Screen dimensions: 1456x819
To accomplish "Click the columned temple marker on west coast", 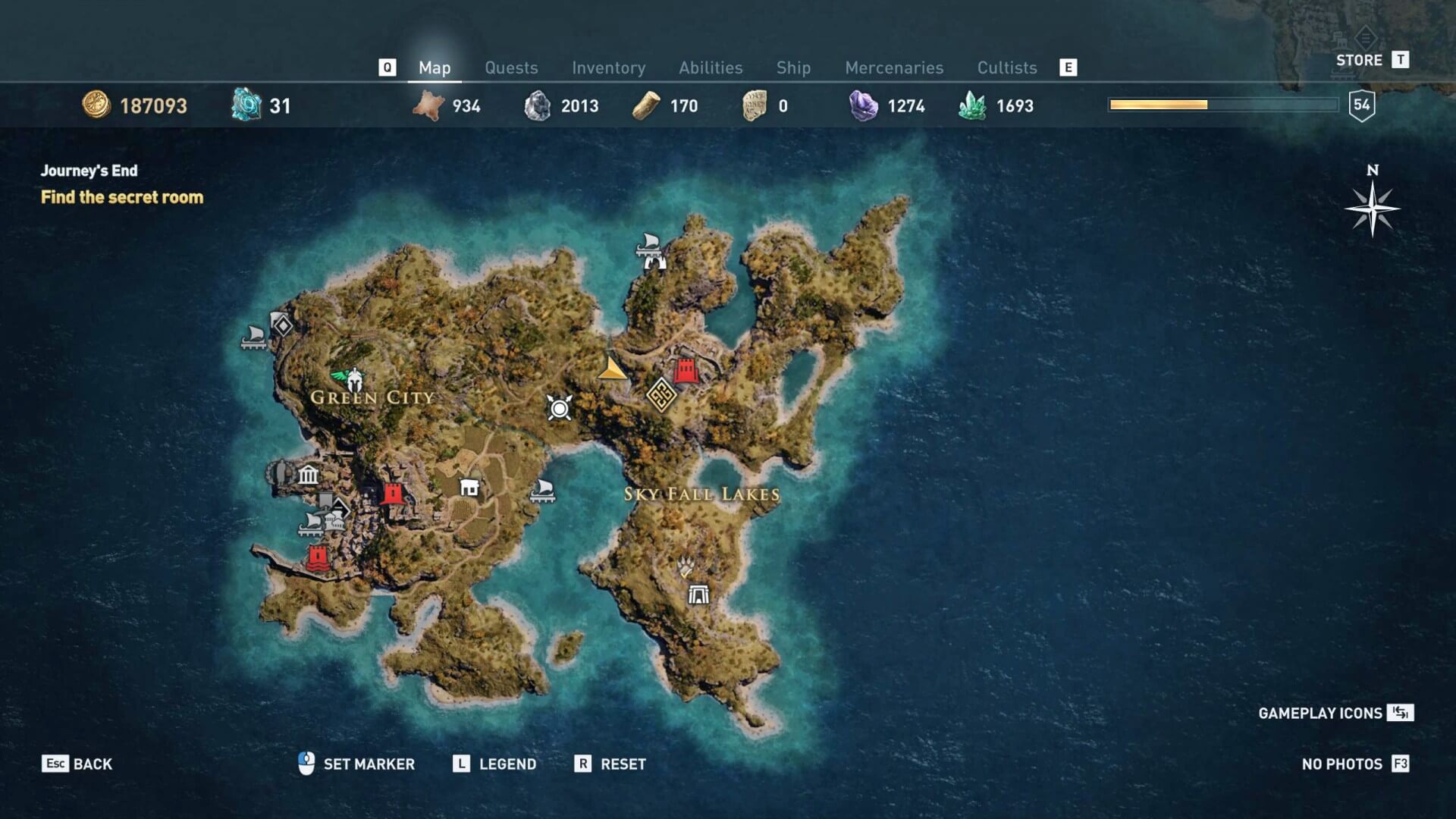I will coord(308,475).
